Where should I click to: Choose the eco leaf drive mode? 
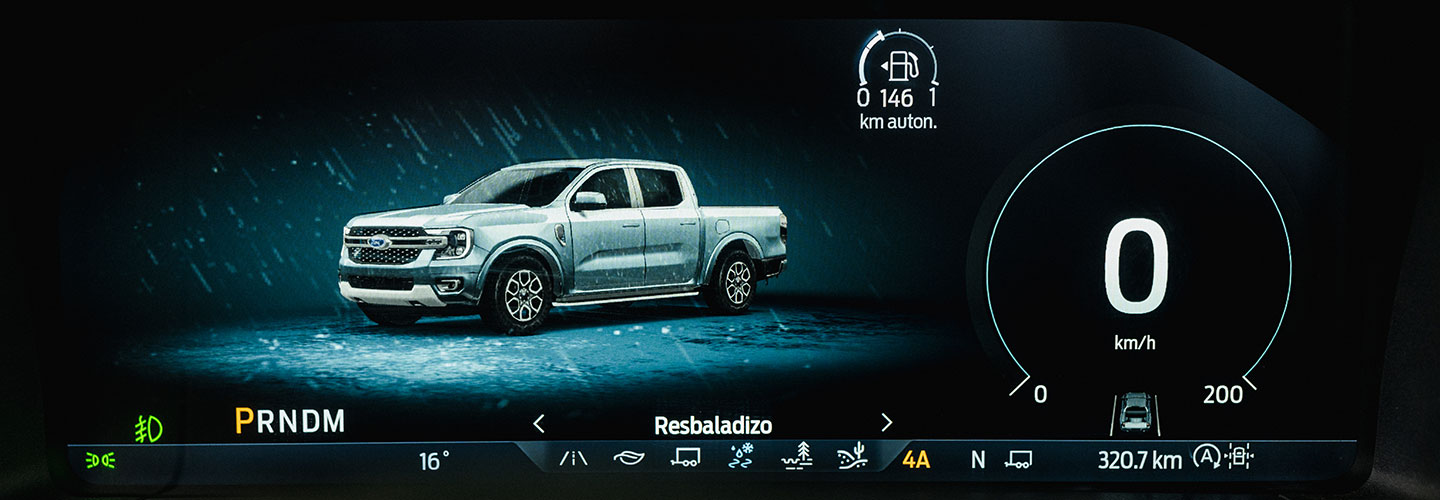point(629,458)
